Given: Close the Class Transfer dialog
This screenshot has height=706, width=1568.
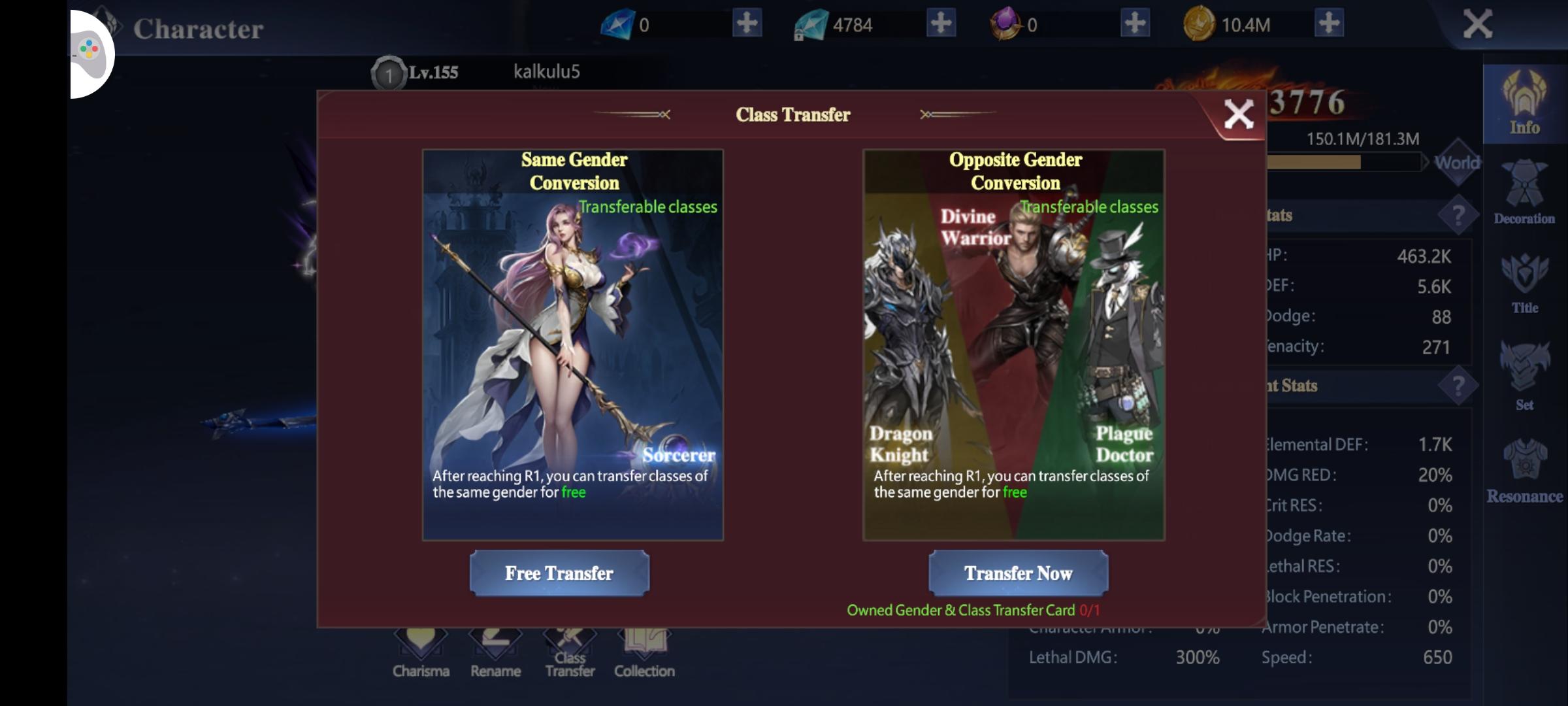Looking at the screenshot, I should [x=1238, y=115].
